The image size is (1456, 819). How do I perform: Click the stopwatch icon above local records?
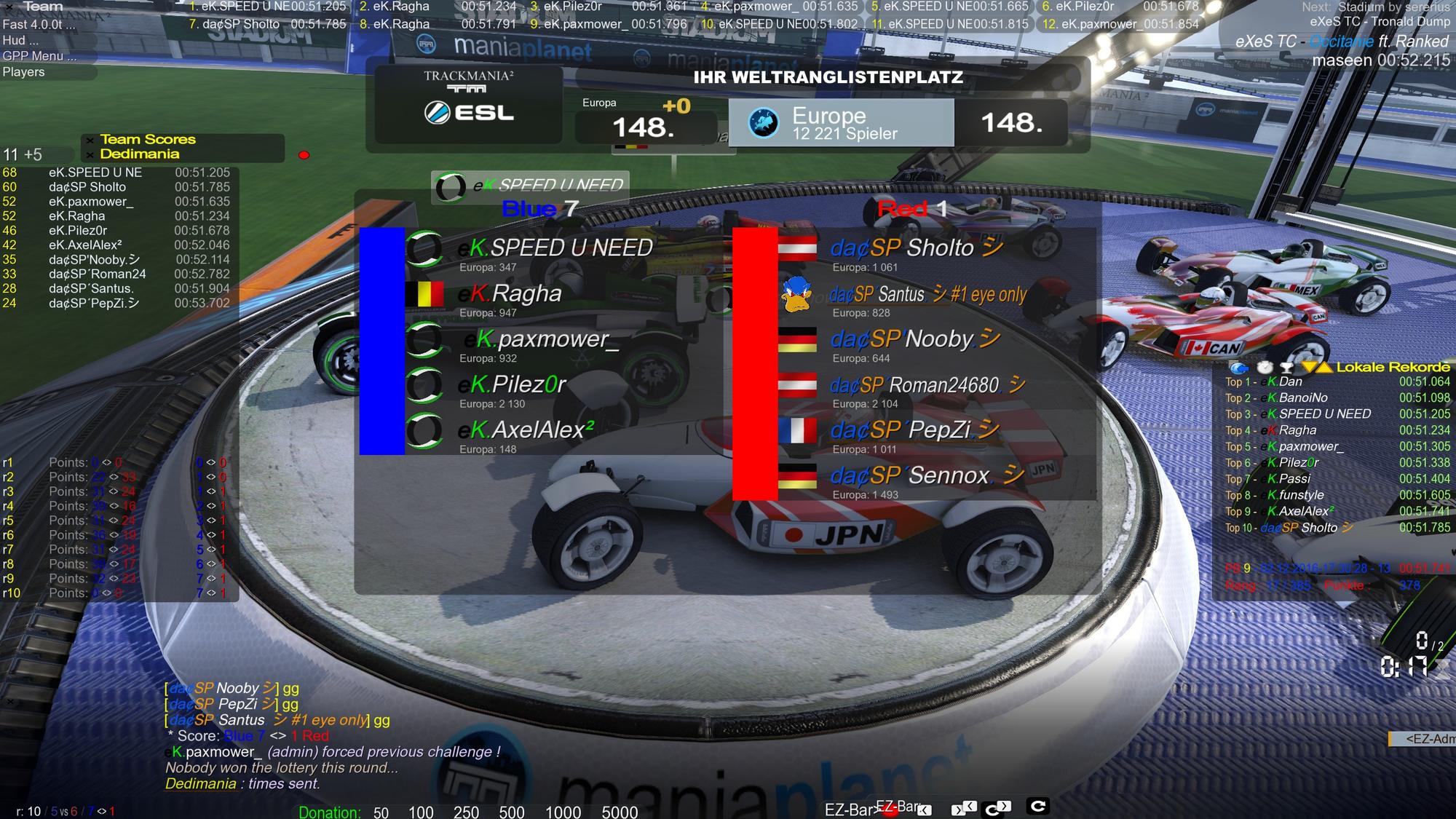tap(1265, 368)
